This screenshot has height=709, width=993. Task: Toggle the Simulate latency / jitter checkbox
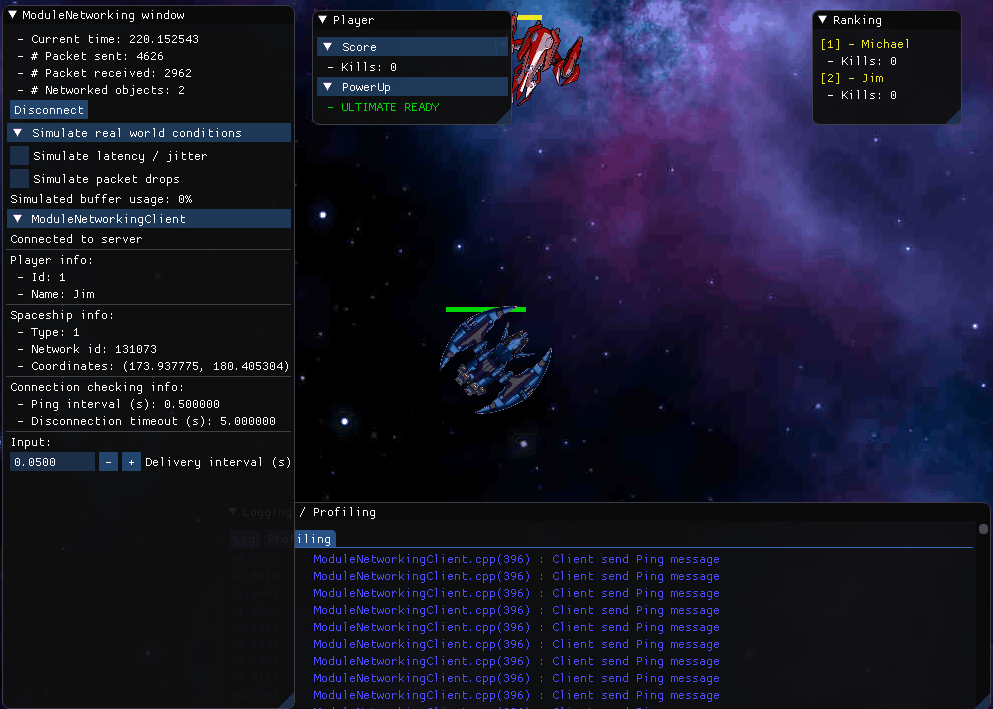20,156
